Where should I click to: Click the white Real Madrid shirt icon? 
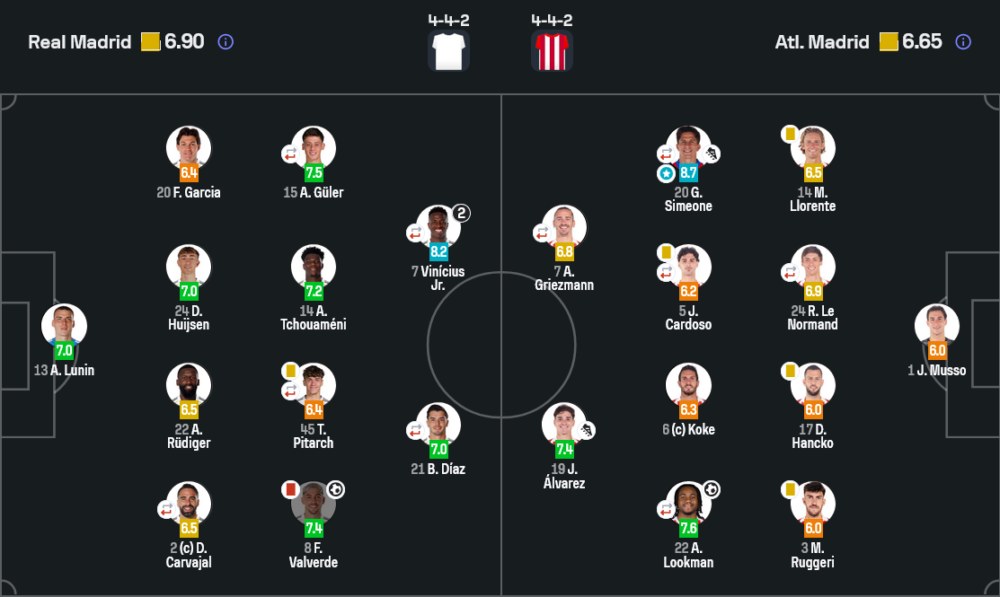coord(448,51)
